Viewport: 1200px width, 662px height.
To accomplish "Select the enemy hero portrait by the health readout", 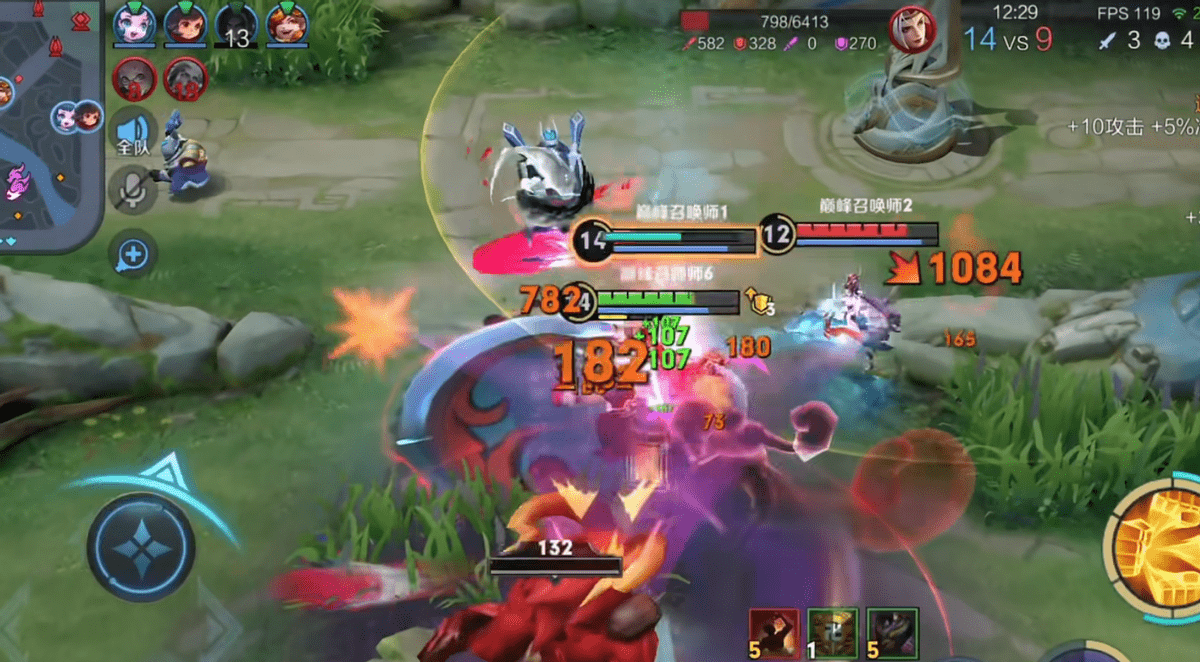I will pos(912,28).
